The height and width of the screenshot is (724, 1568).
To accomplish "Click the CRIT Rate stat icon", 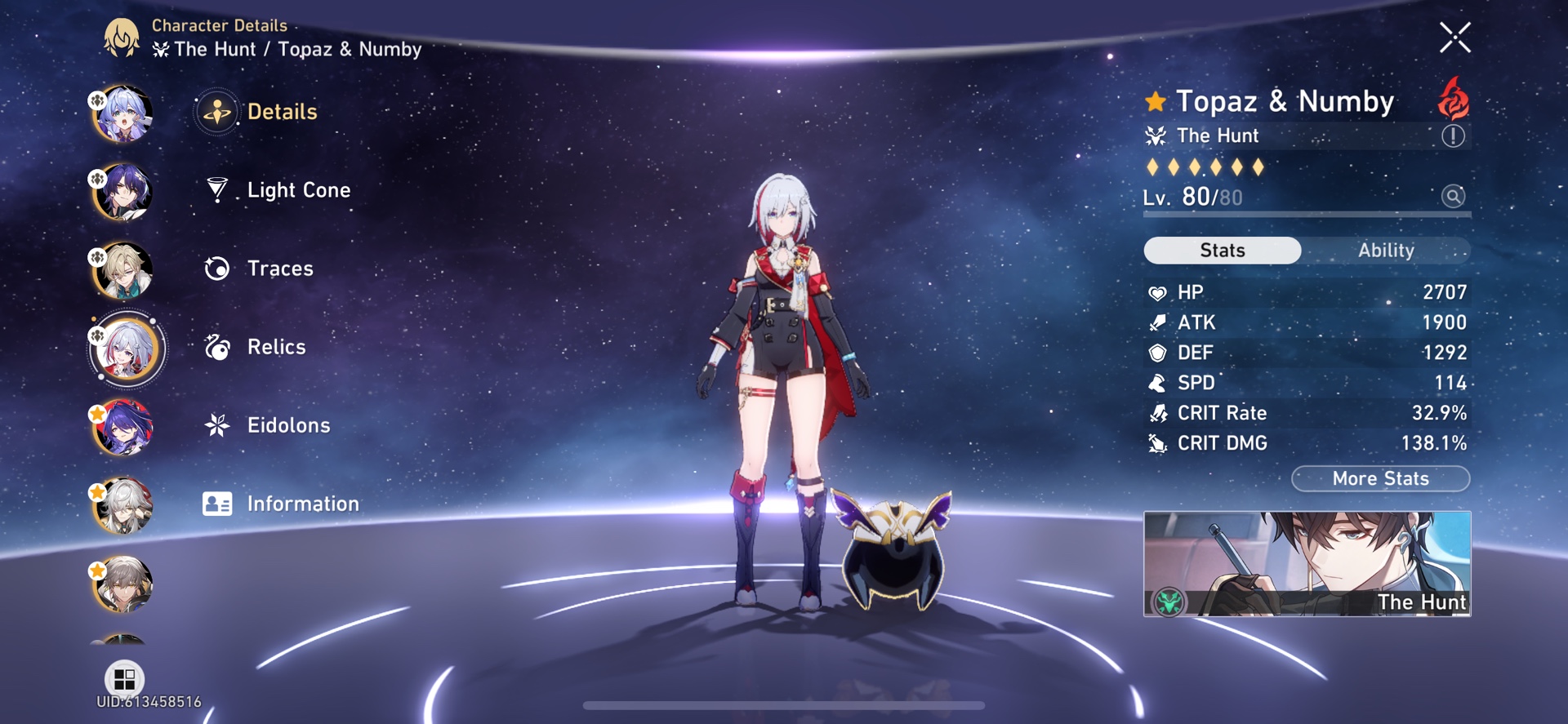I will click(1156, 412).
